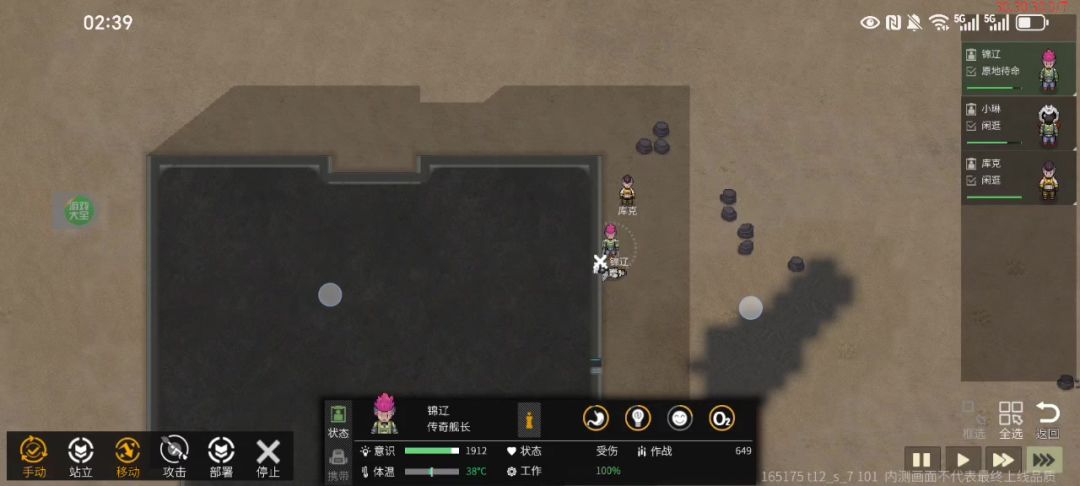This screenshot has height=486, width=1080.
Task: Select the 攻击 attack command
Action: (x=174, y=456)
